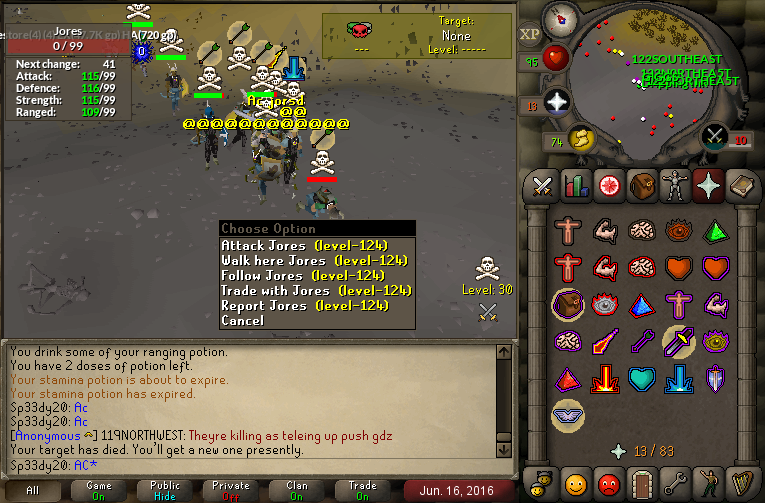Viewport: 765px width, 504px height.
Task: Open the Combat Options tab
Action: [x=542, y=185]
